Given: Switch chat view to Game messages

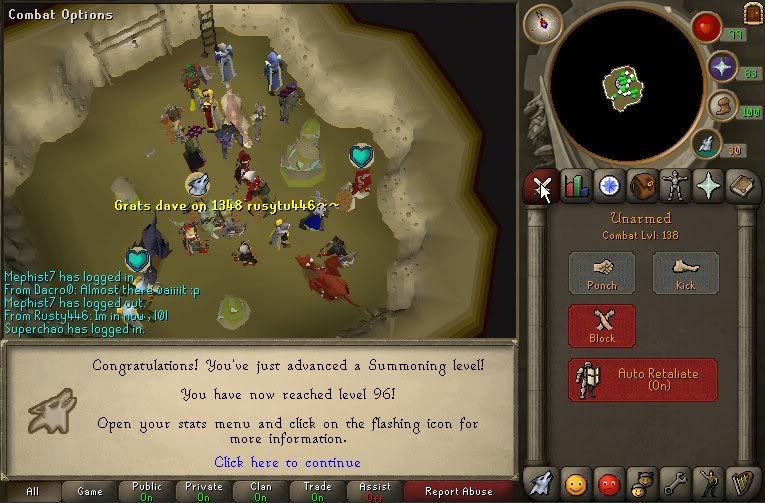Looking at the screenshot, I should tap(89, 491).
